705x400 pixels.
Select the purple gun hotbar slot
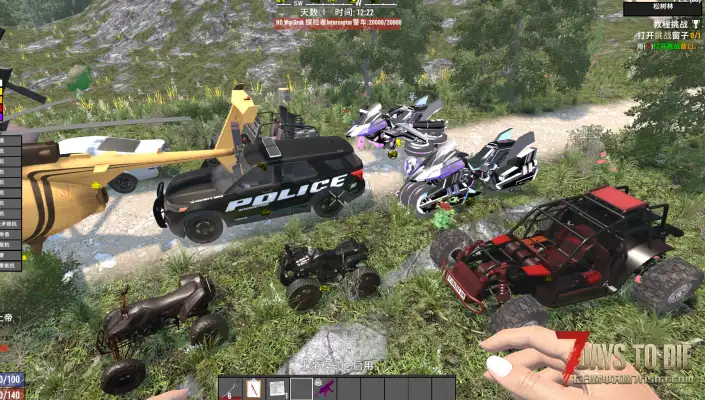(324, 388)
